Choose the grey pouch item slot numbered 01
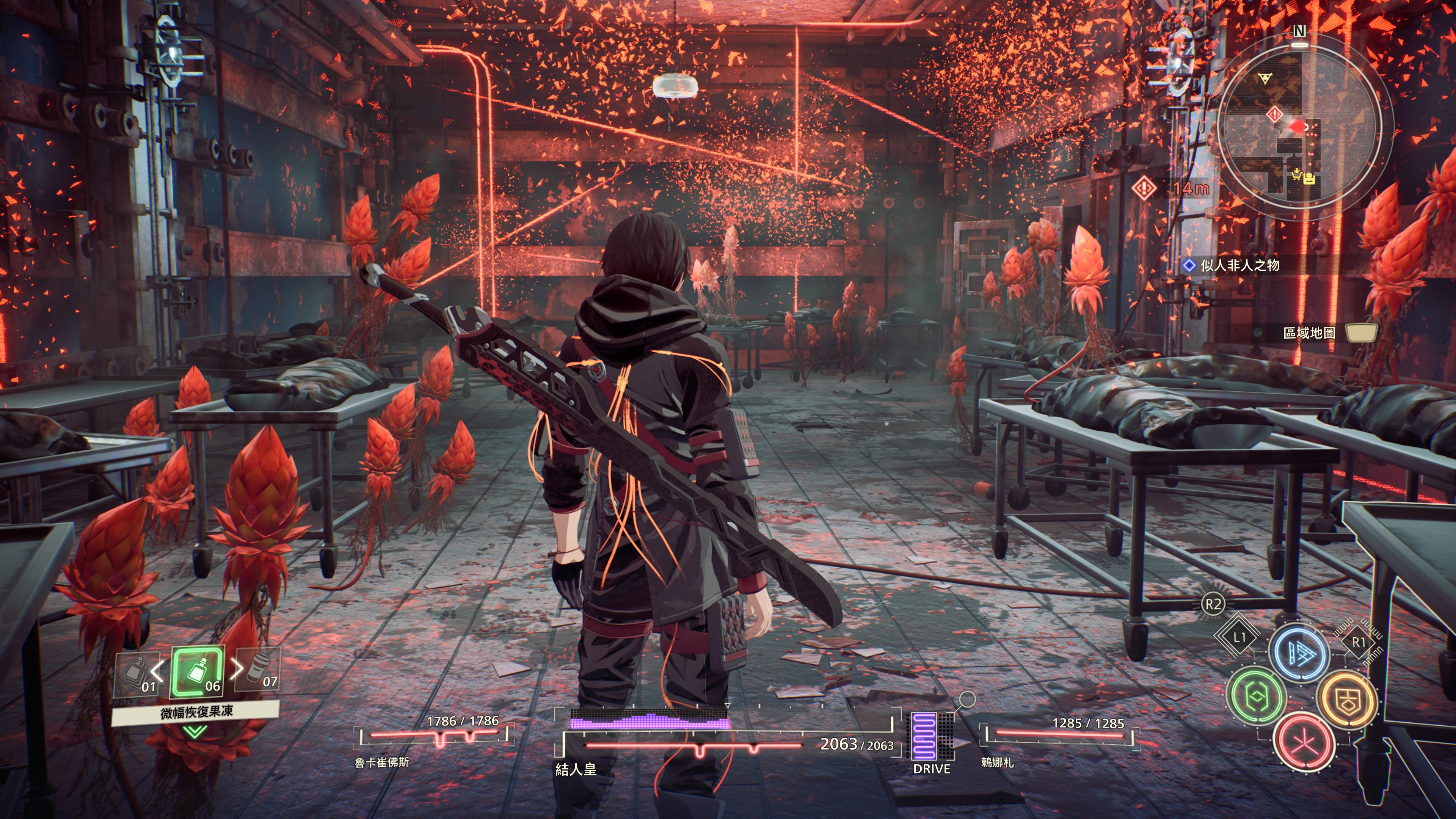The width and height of the screenshot is (1456, 819). pos(136,674)
